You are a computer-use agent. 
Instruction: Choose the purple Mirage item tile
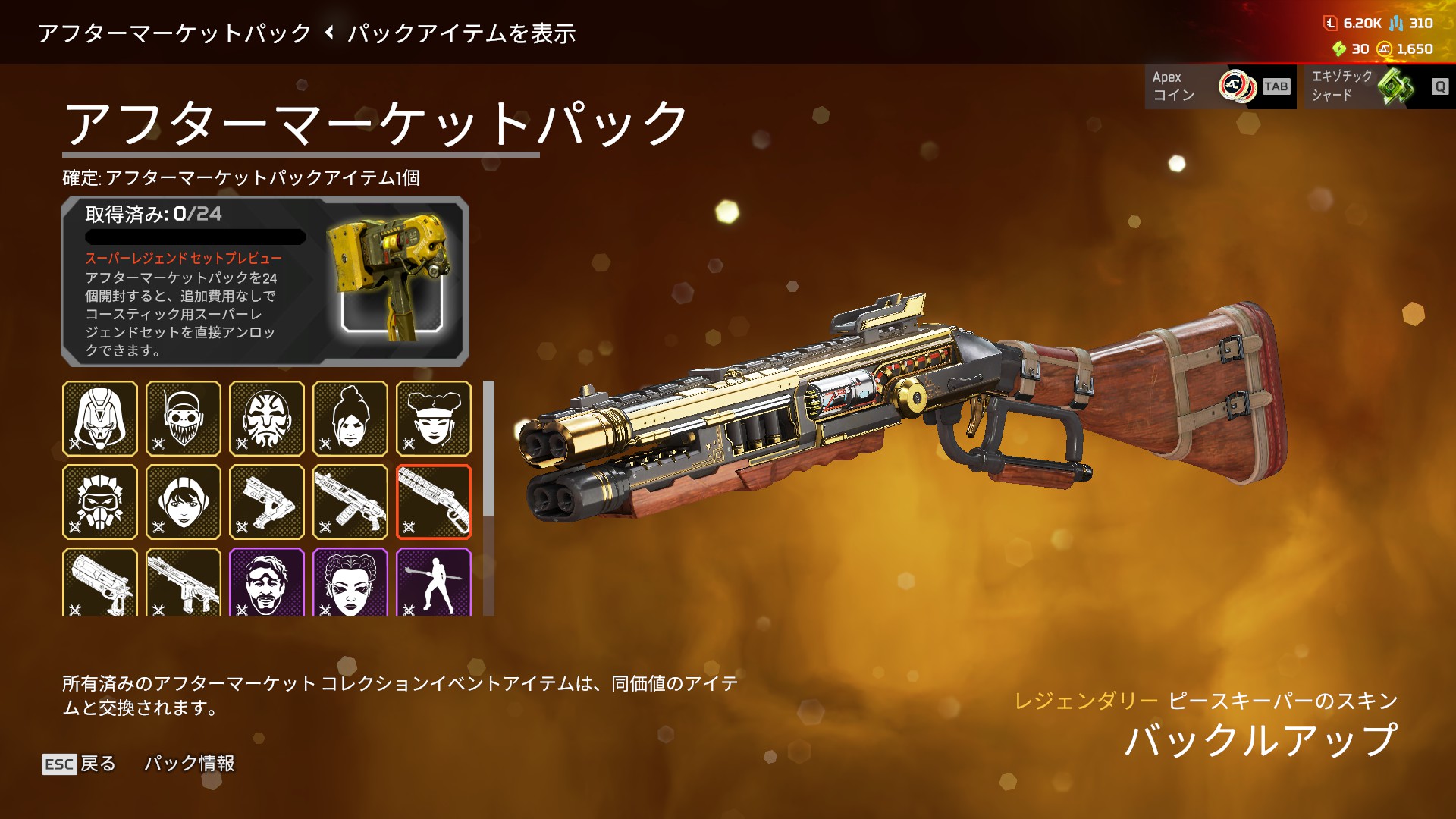(x=267, y=582)
